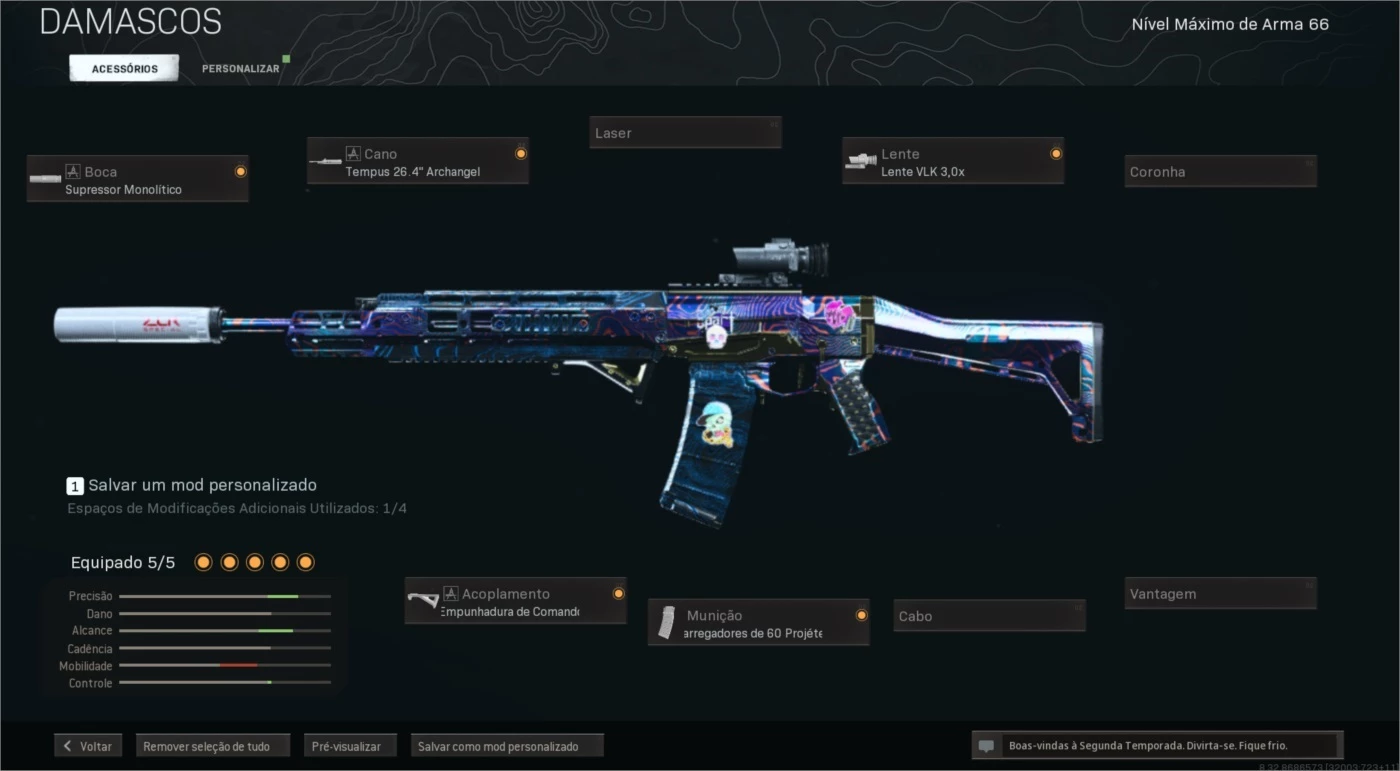The width and height of the screenshot is (1400, 771).
Task: Open the chat message box
Action: click(1157, 746)
